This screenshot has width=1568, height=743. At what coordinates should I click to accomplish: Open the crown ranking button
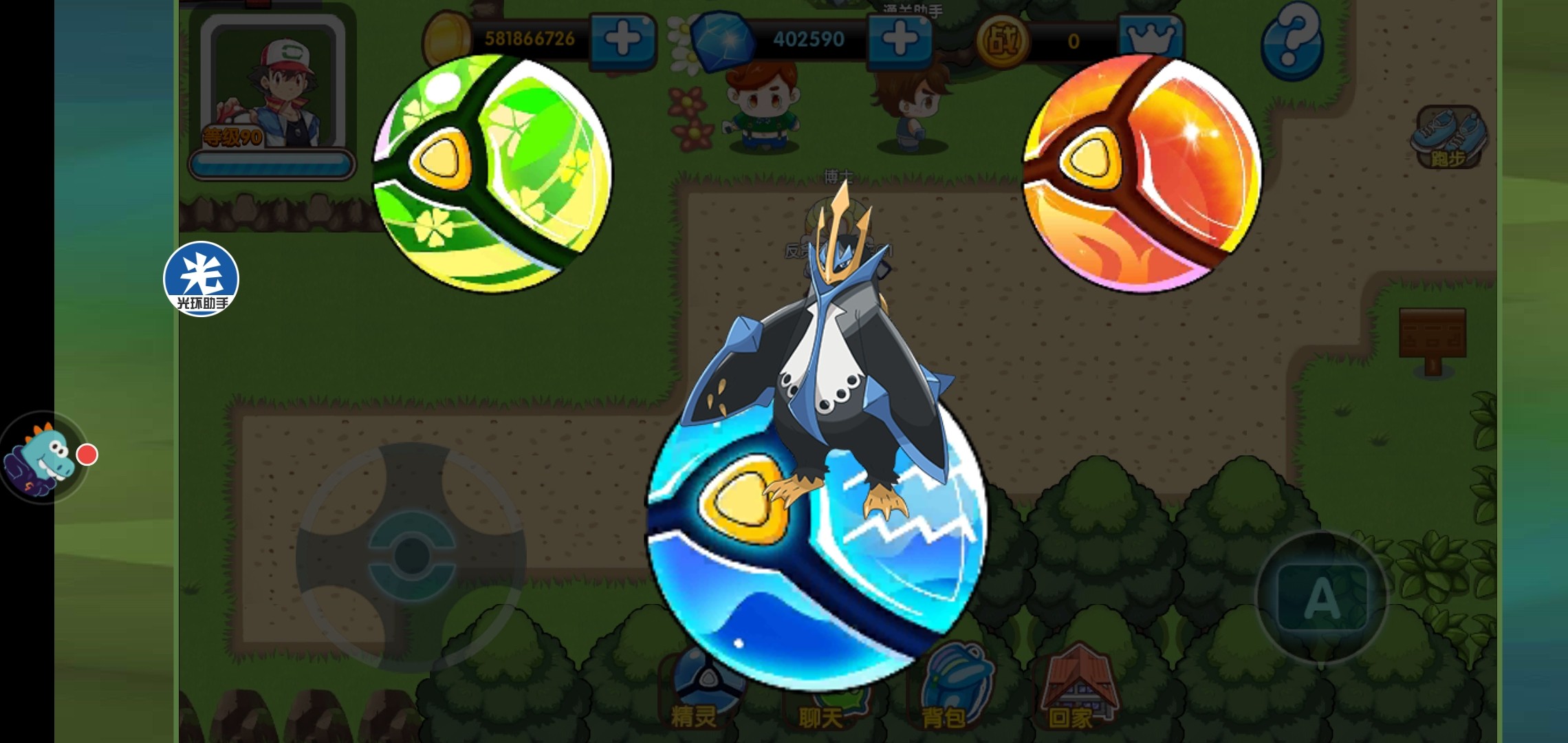point(1150,40)
